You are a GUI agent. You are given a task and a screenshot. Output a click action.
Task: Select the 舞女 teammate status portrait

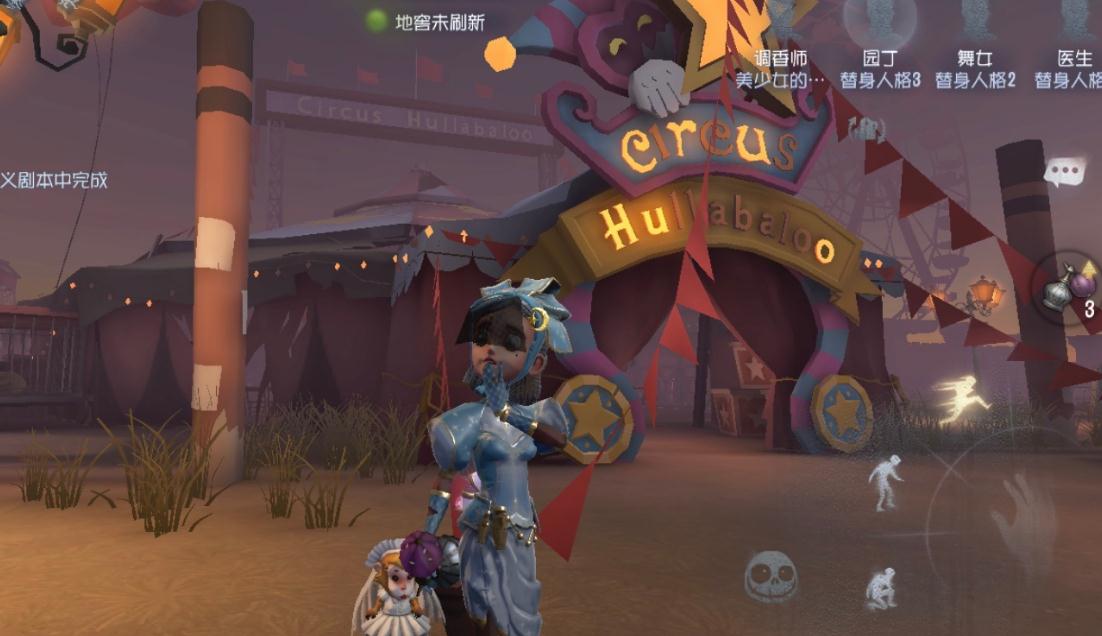coord(975,22)
